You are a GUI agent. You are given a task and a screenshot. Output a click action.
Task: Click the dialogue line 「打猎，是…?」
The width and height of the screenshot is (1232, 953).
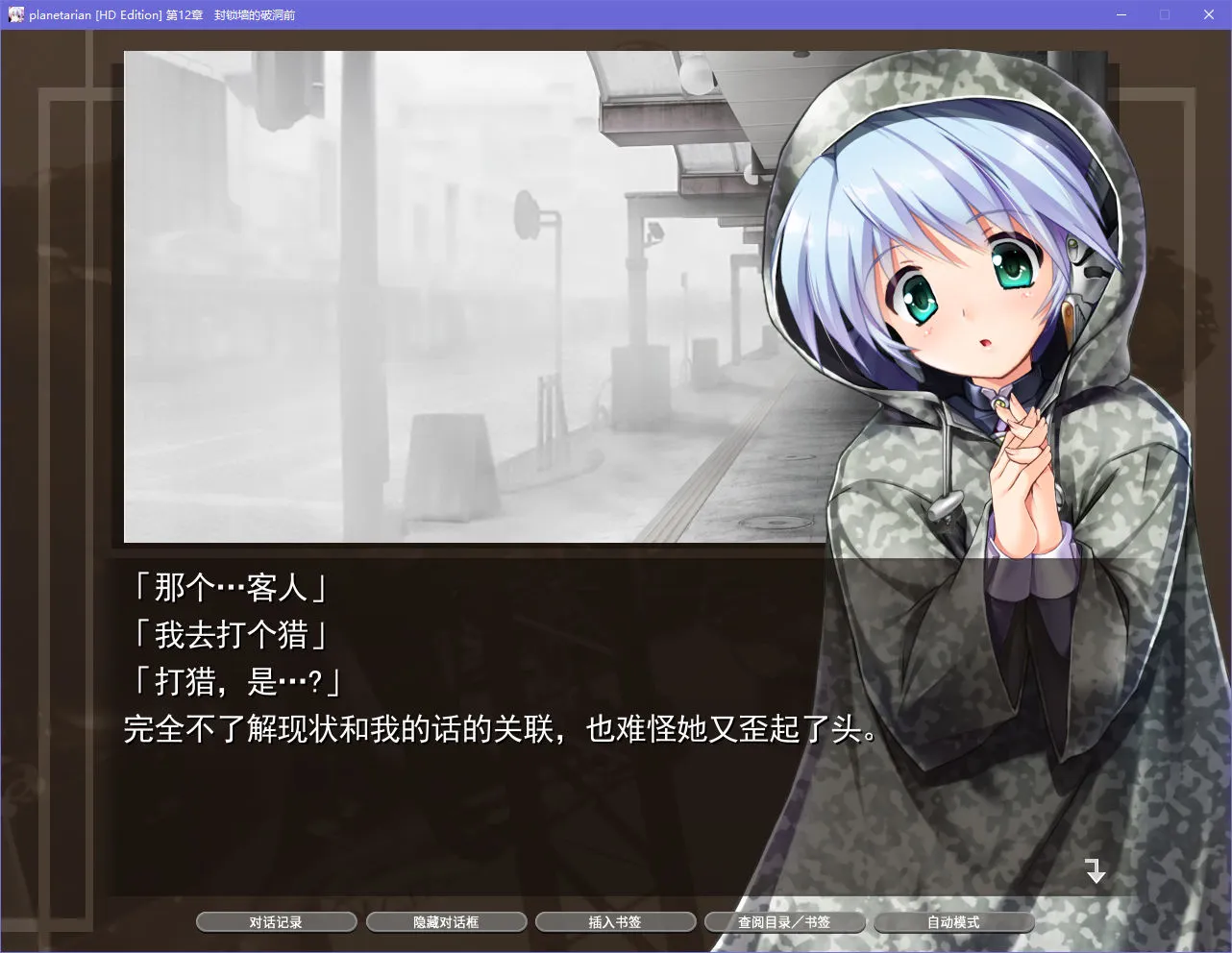click(238, 683)
